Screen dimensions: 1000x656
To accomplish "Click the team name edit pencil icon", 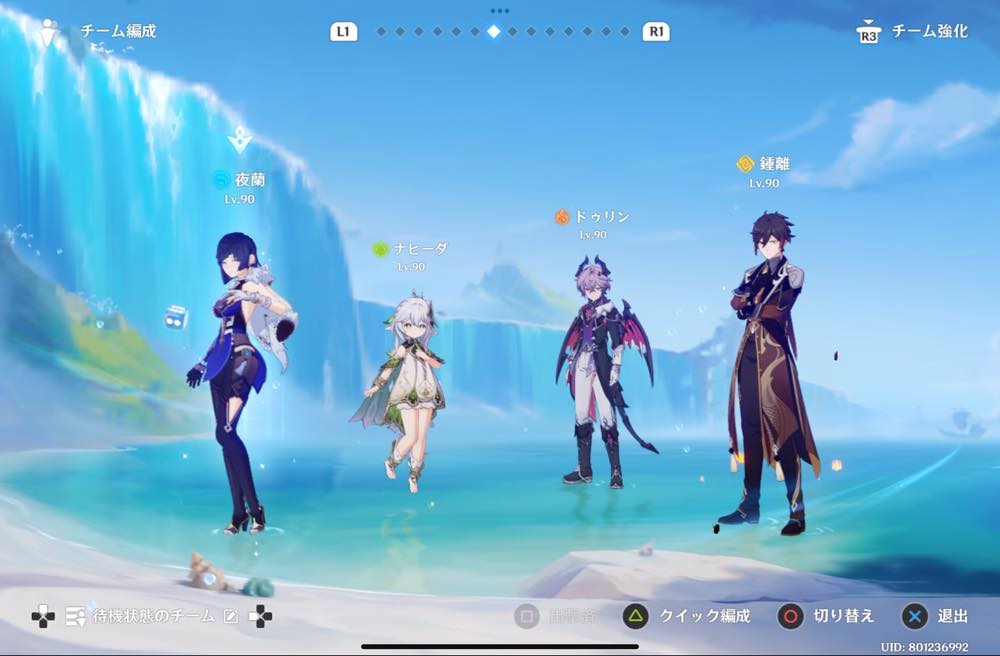I will click(x=231, y=616).
